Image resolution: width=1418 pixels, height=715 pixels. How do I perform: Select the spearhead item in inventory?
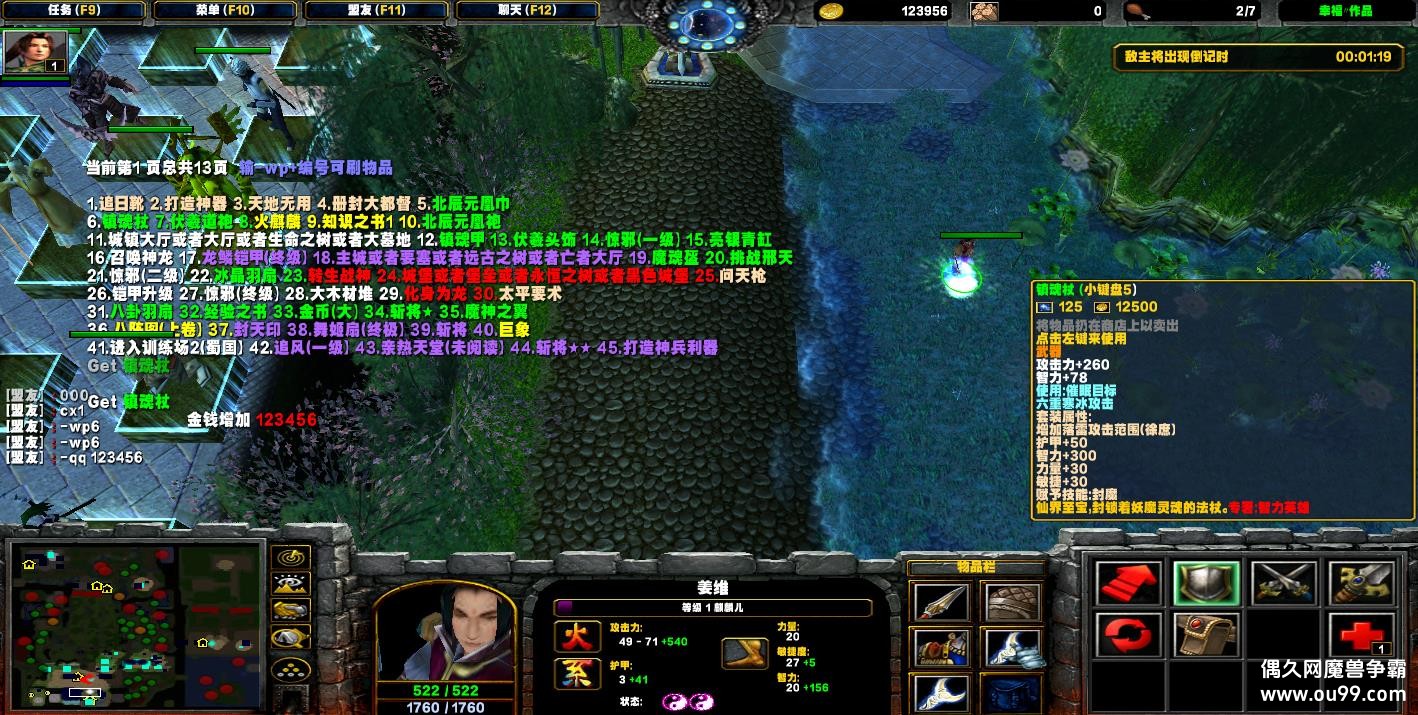pos(940,601)
